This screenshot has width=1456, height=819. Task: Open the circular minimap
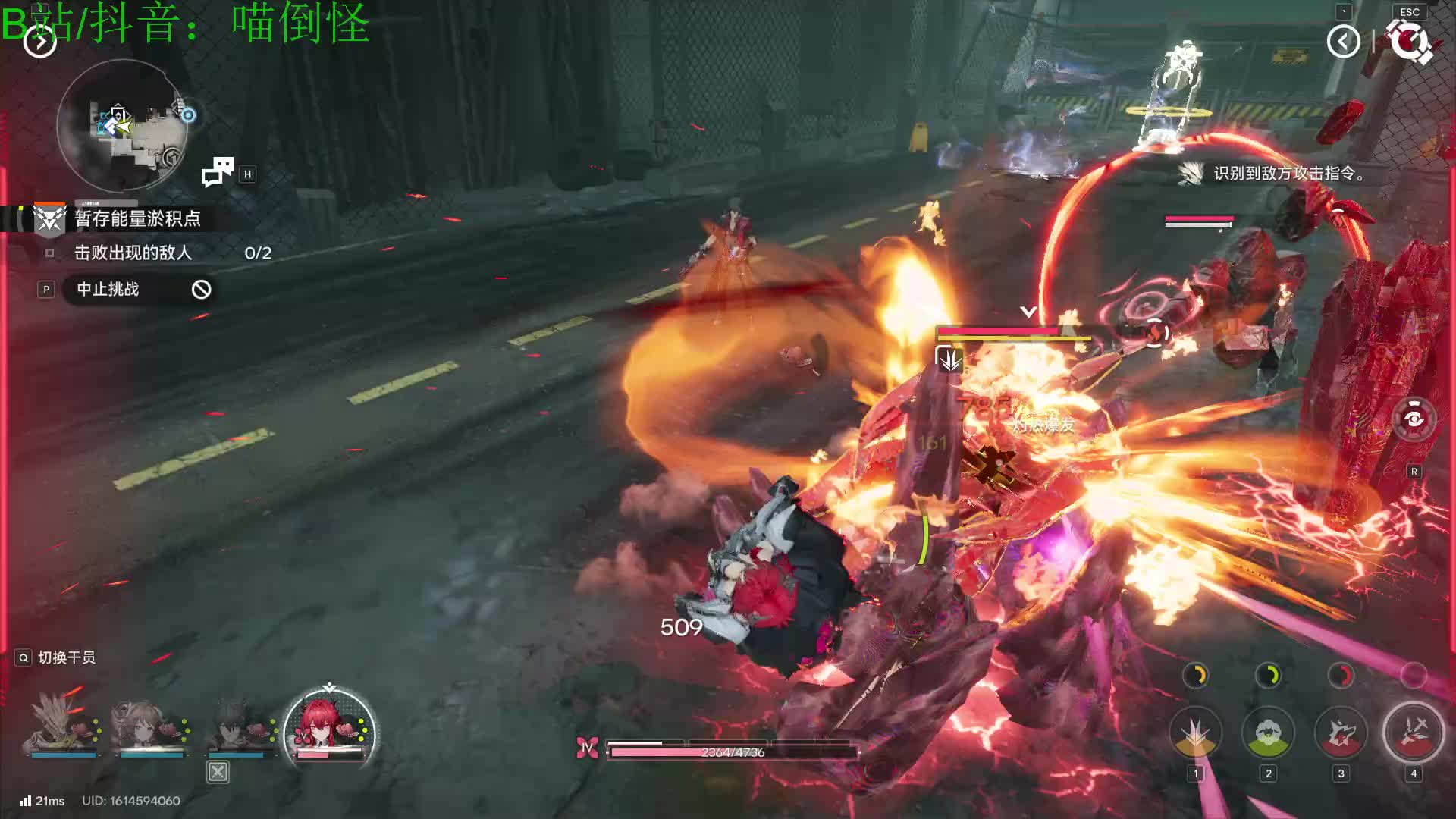point(123,126)
